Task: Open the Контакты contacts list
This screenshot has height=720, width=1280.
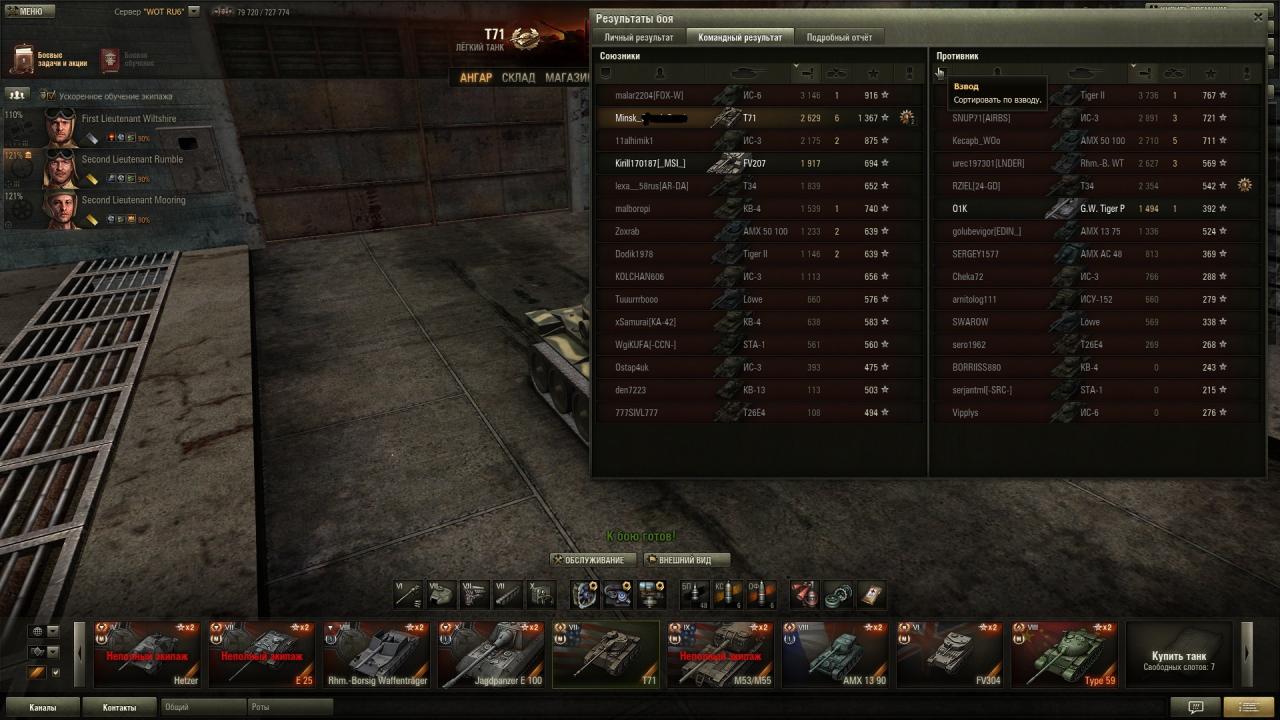Action: (x=119, y=707)
